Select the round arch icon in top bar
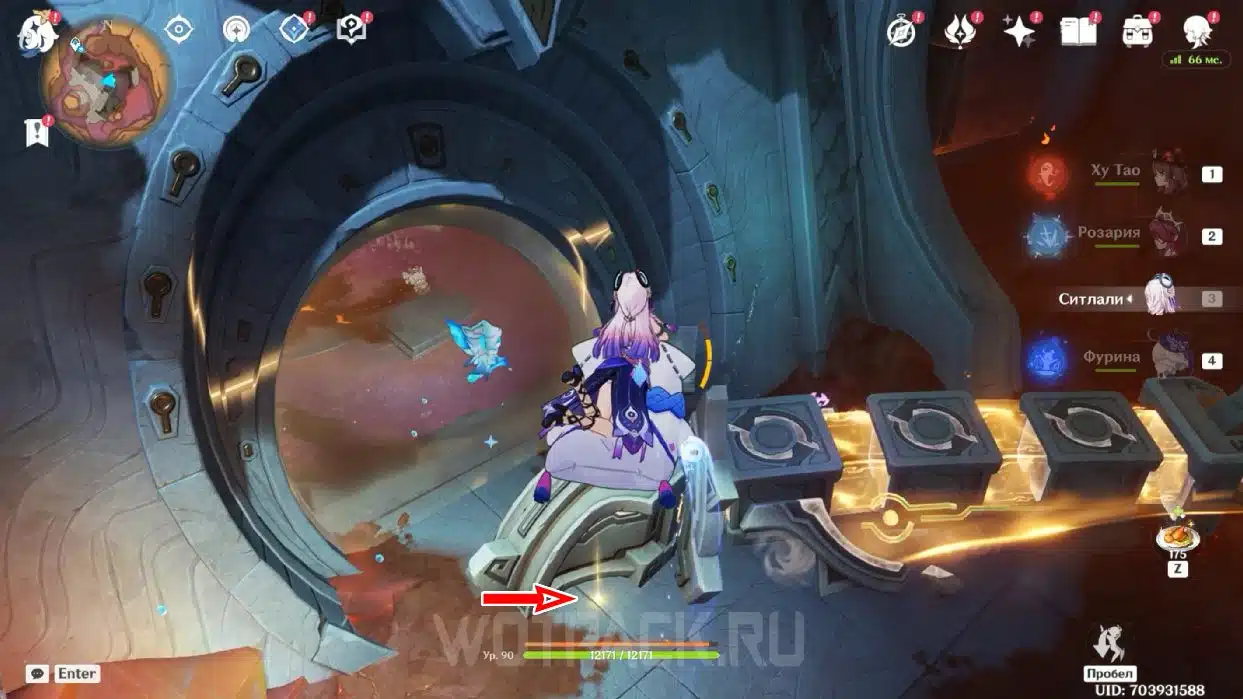1243x699 pixels. click(237, 29)
